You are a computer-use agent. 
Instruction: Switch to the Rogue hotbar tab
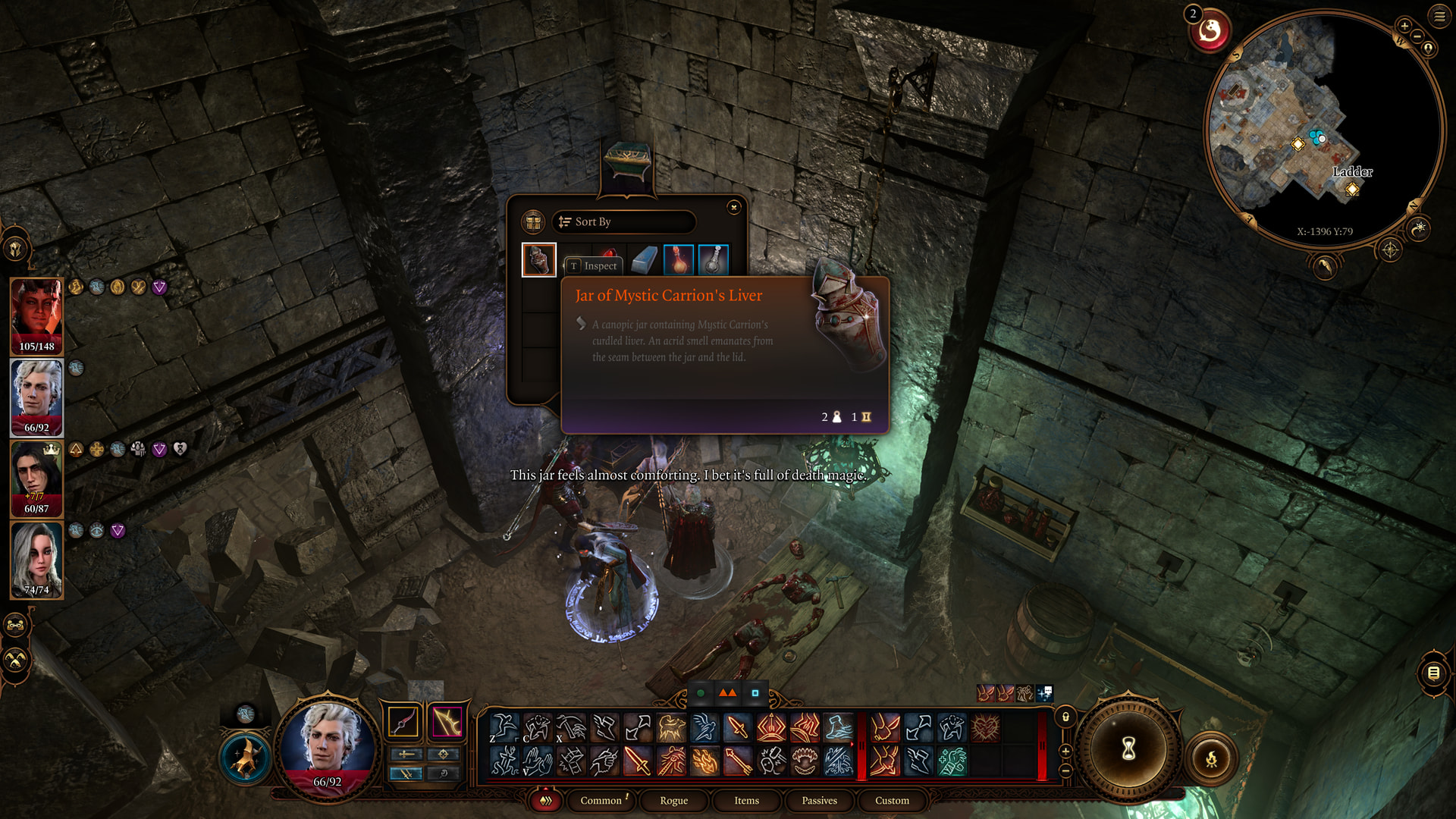(673, 800)
